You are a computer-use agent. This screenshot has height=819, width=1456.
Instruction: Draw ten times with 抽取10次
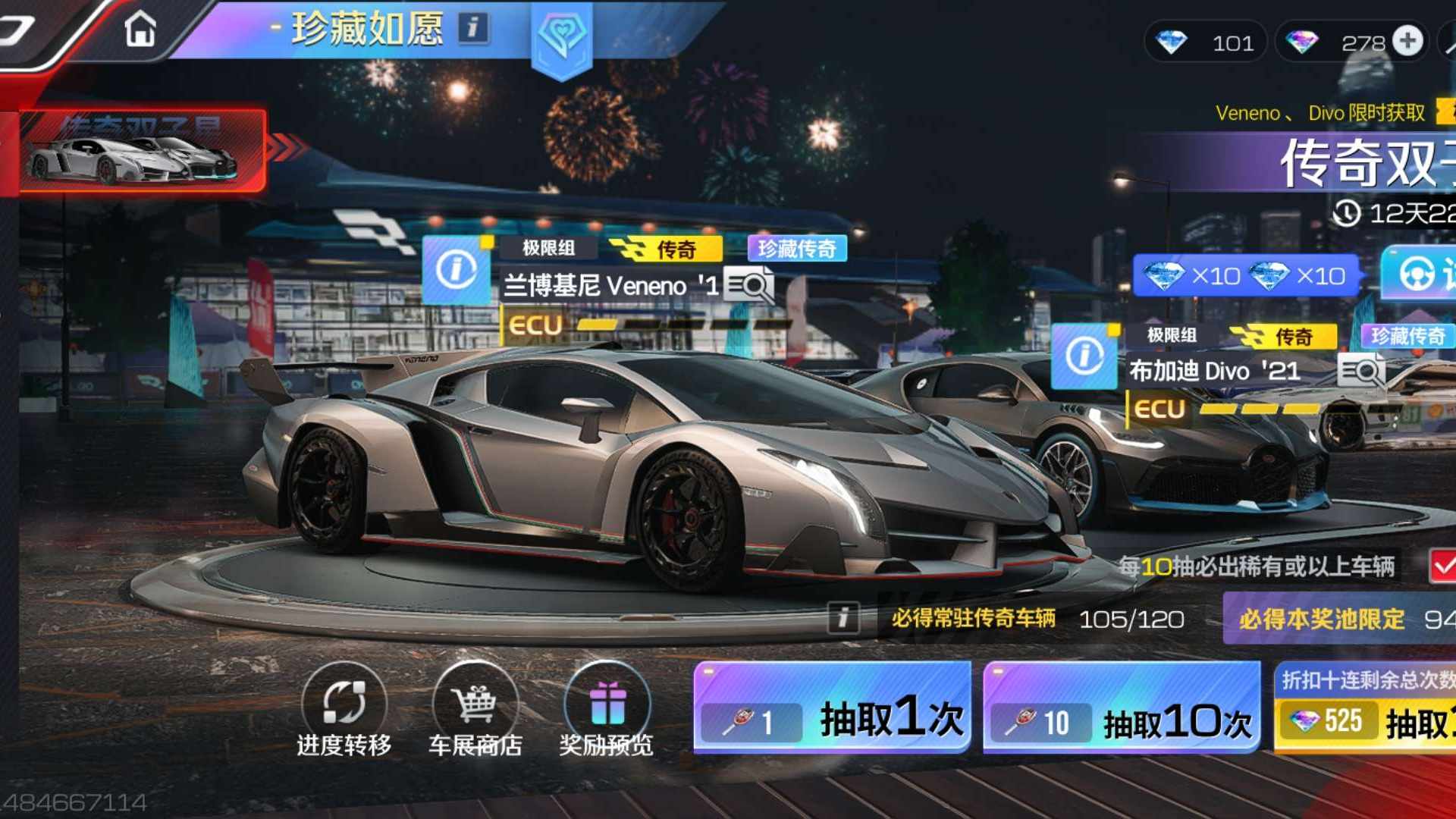coord(1122,708)
